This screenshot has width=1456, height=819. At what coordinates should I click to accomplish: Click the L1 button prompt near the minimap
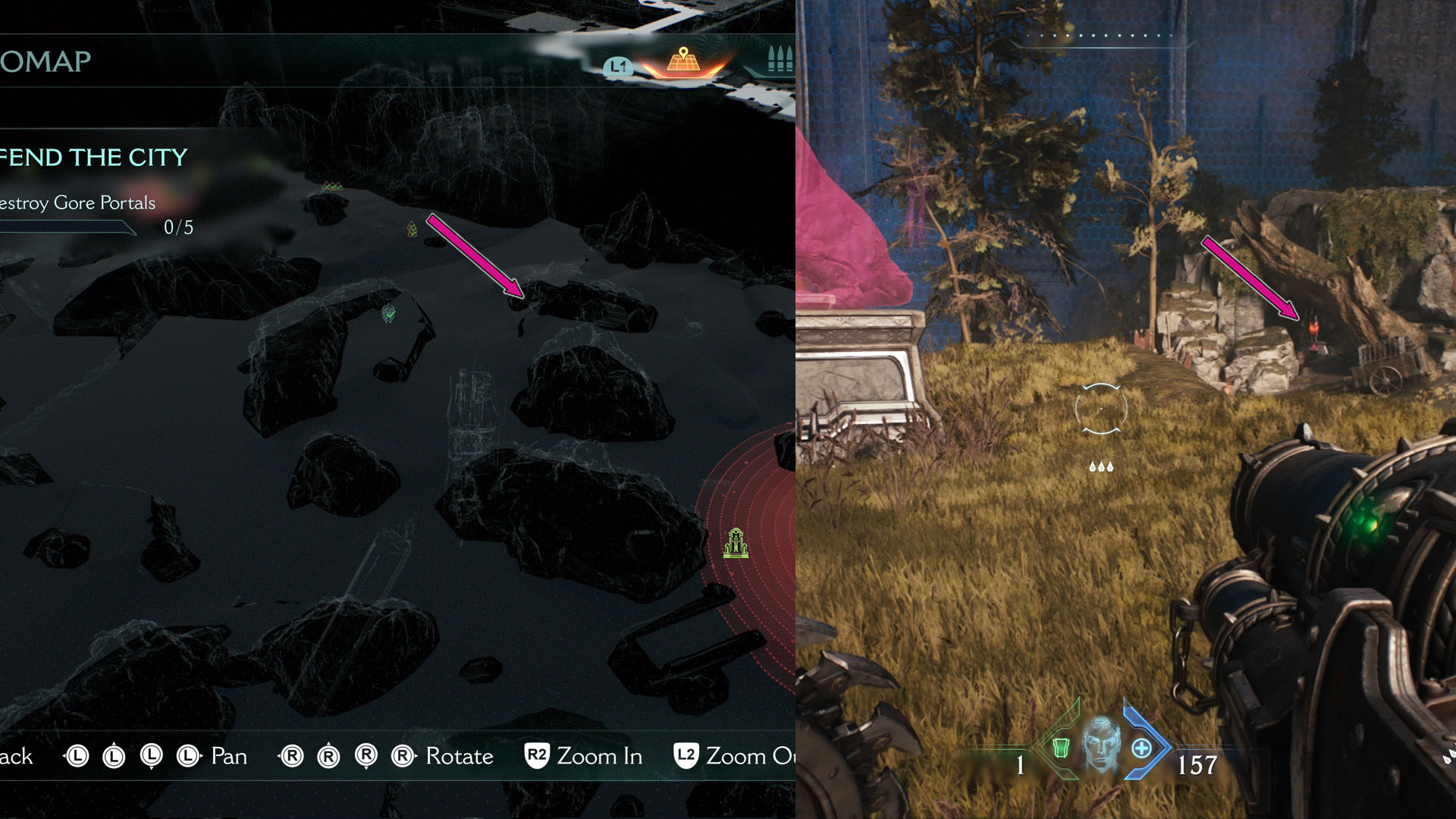618,65
